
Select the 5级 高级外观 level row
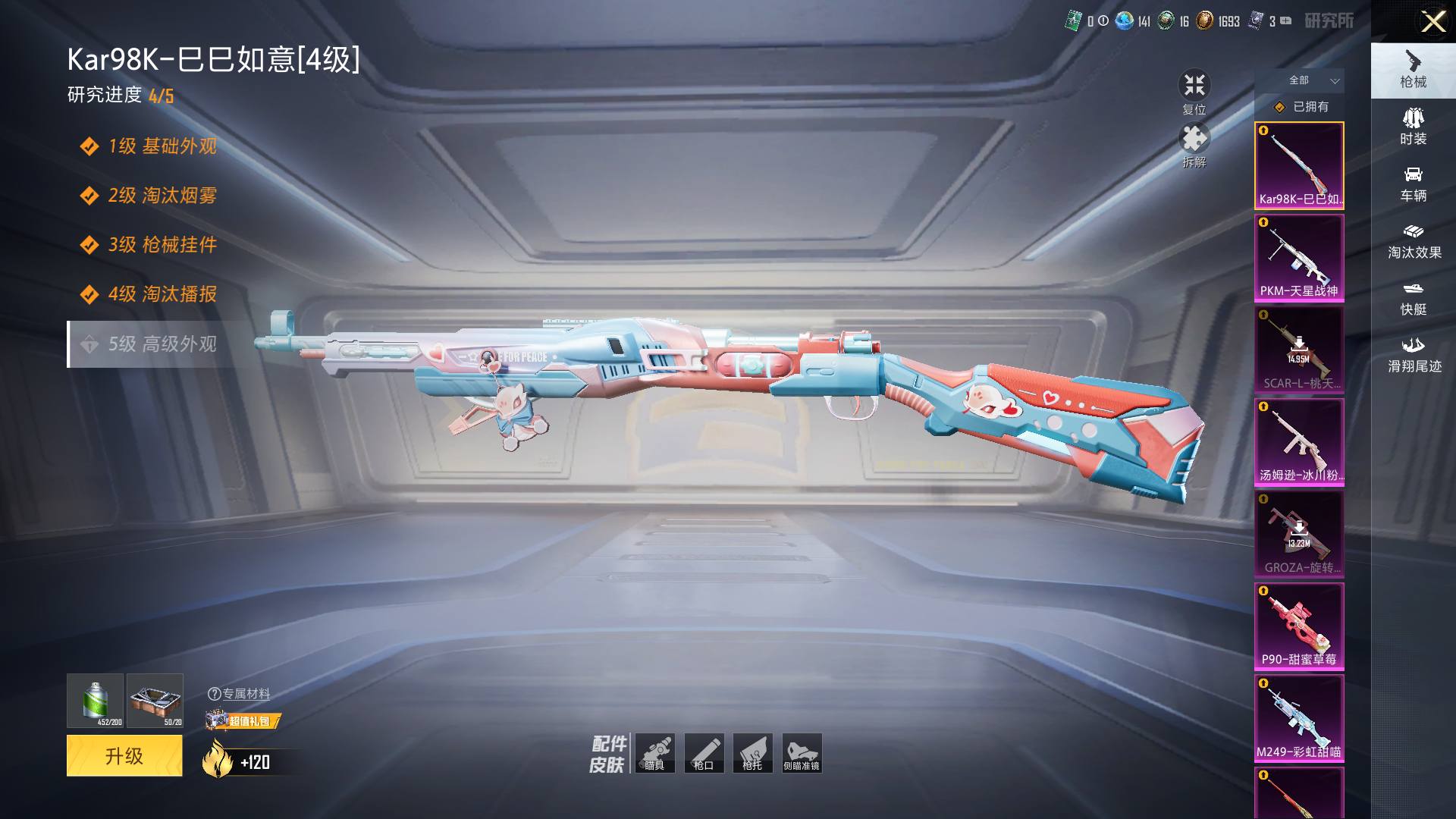click(162, 344)
